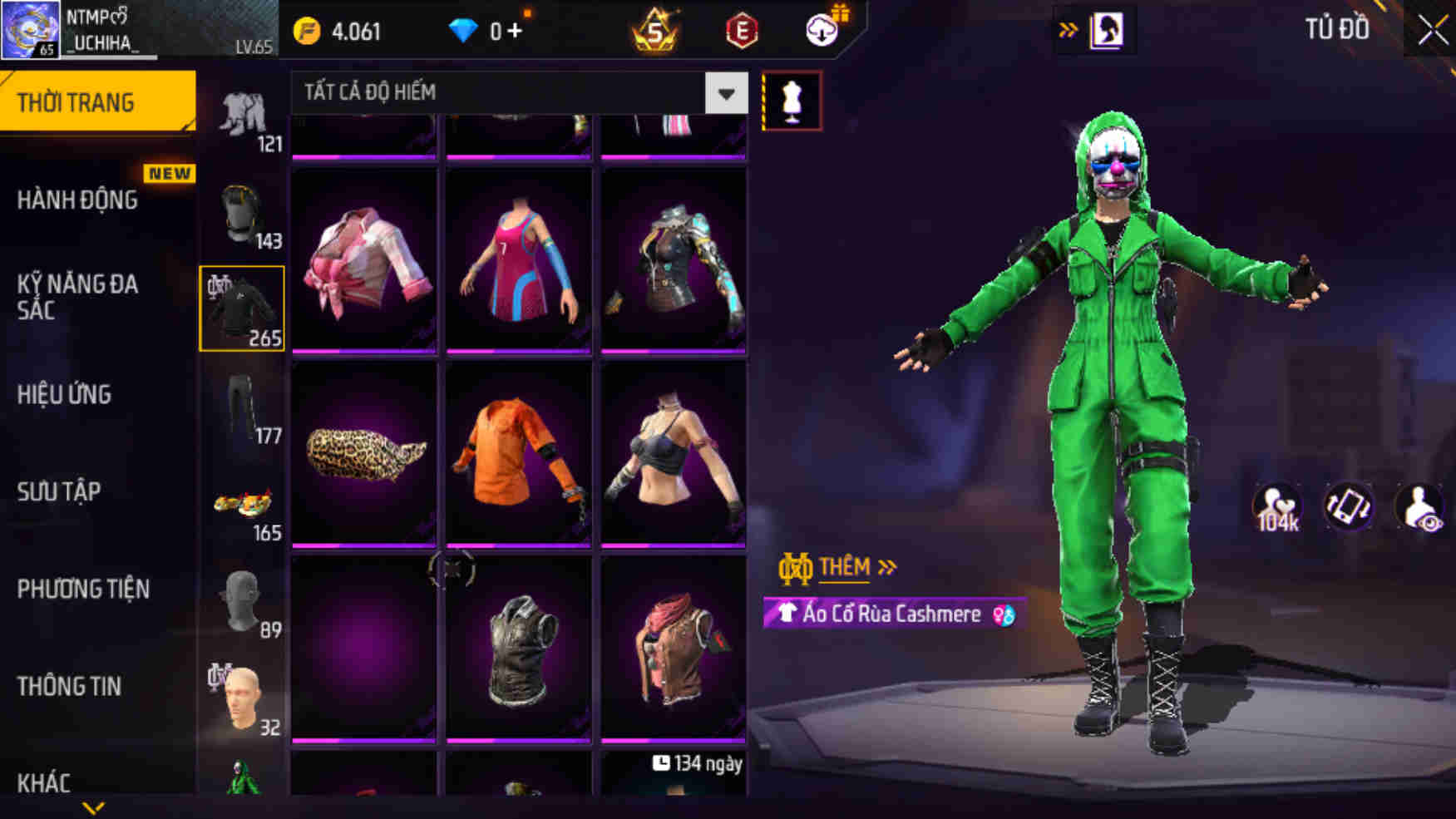
Task: Click the 104k likes icon
Action: (x=1278, y=506)
